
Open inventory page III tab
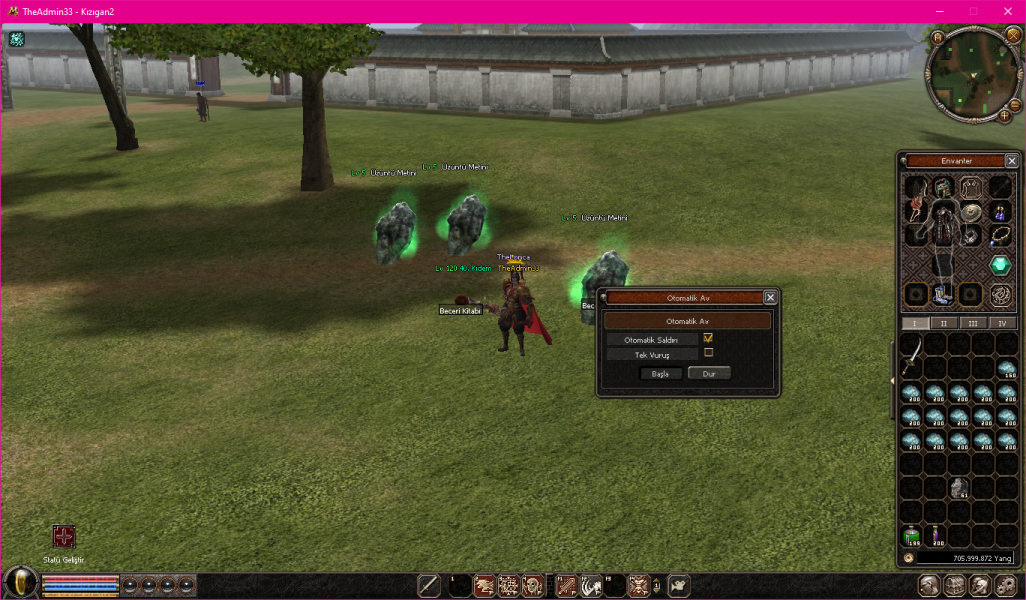[973, 323]
